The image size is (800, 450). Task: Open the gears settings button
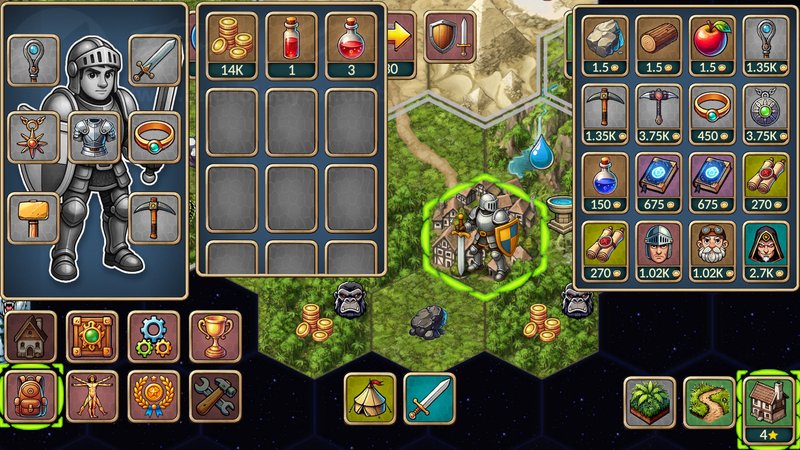pos(153,336)
